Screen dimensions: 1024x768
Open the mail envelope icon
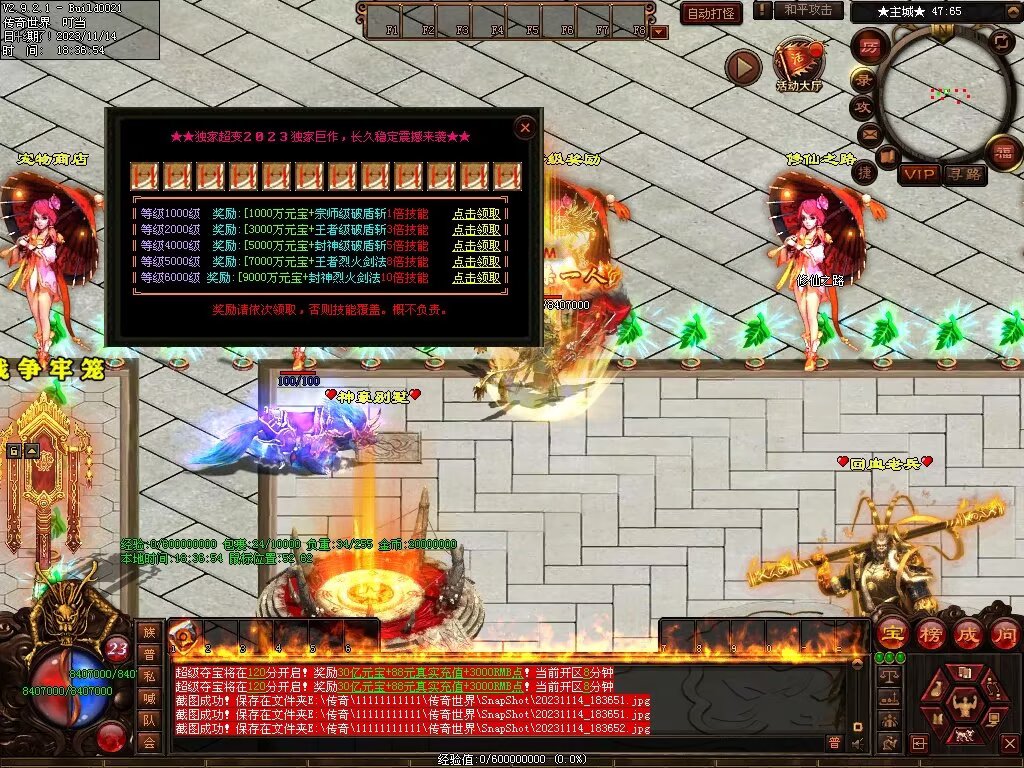(x=869, y=133)
